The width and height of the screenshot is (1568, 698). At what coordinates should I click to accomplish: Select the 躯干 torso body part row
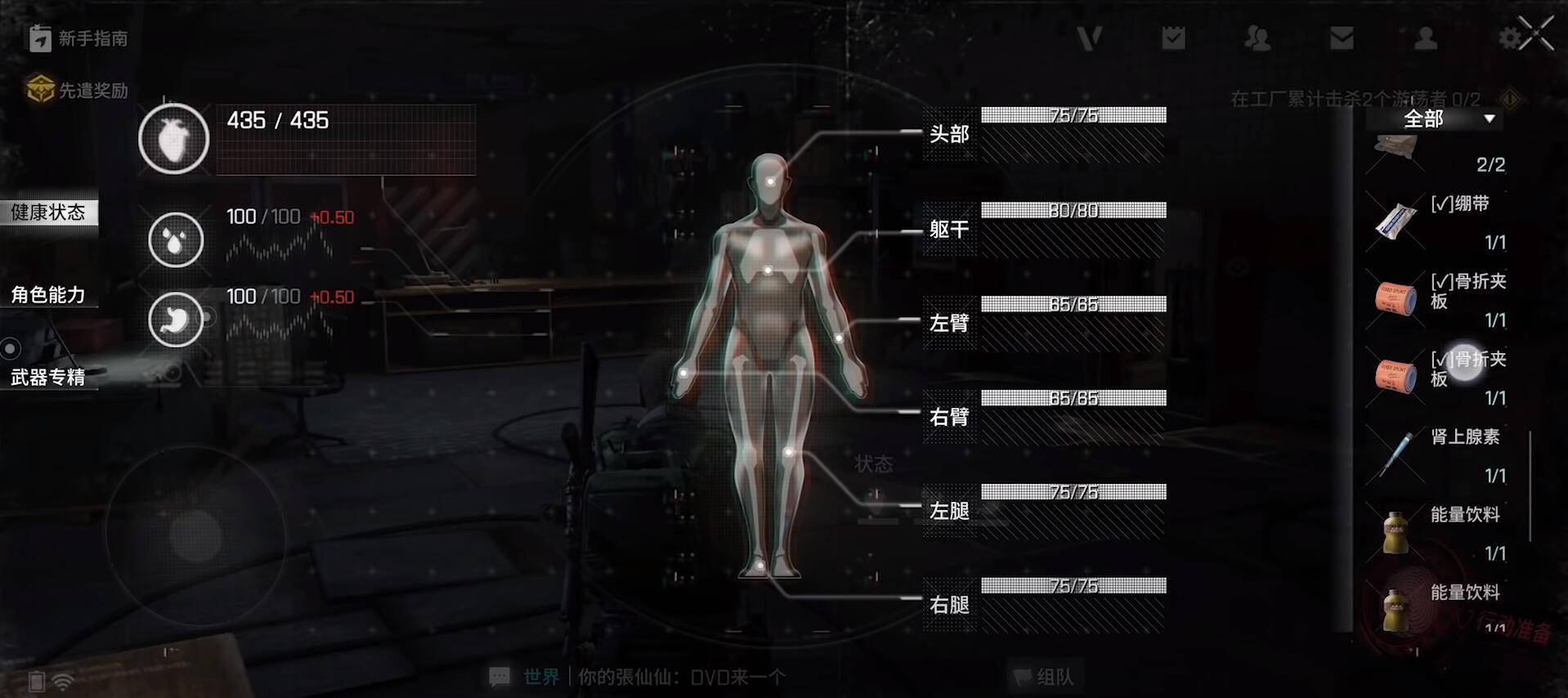(x=1045, y=229)
